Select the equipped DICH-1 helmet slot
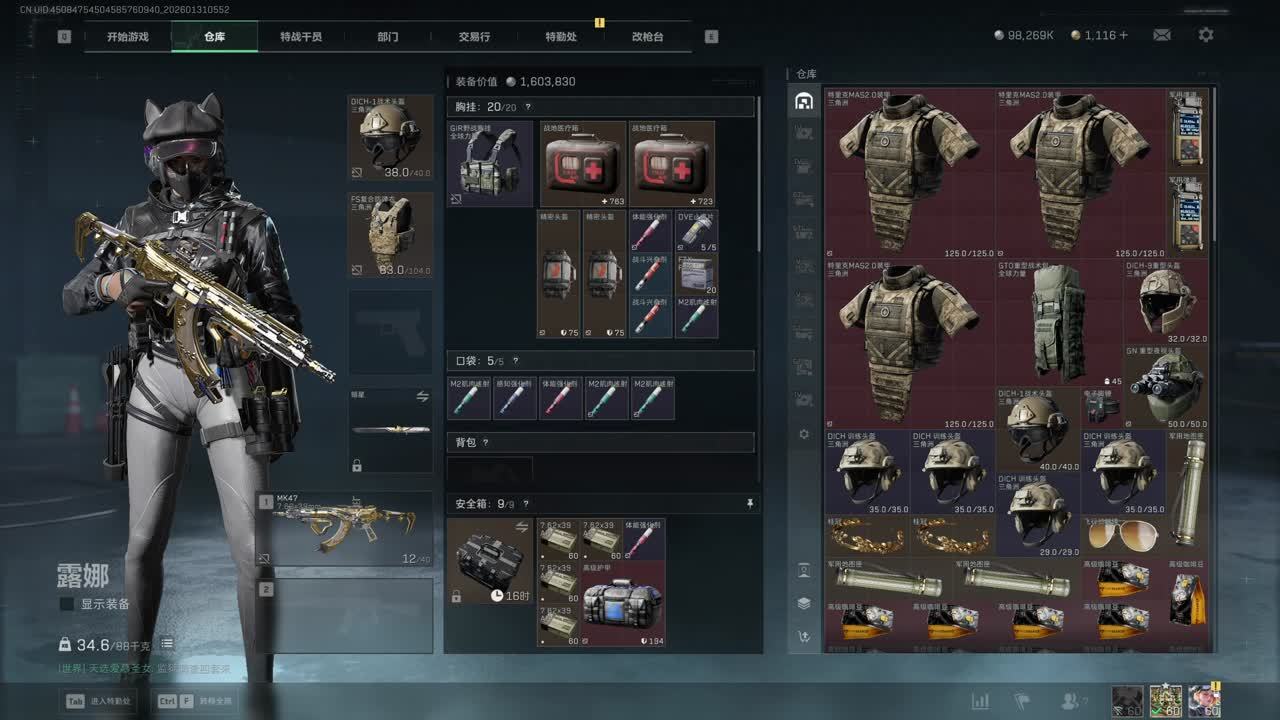Viewport: 1280px width, 720px height. (x=390, y=138)
